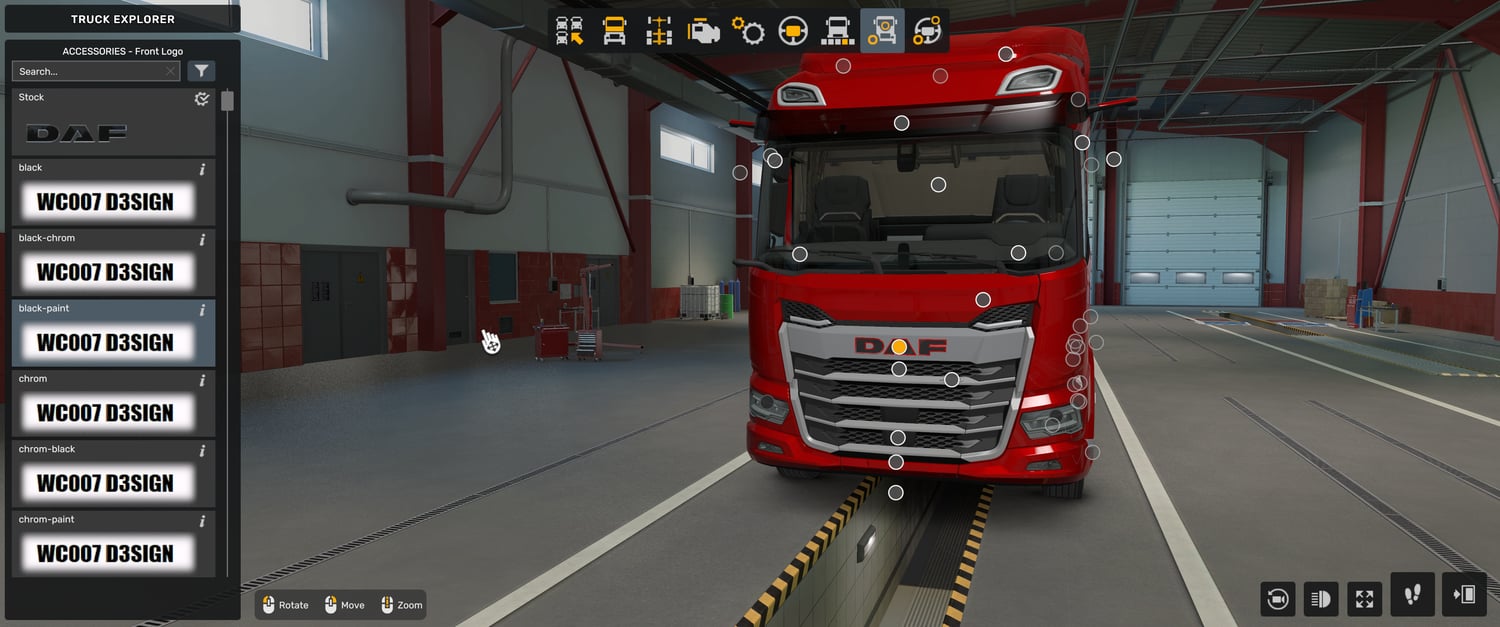Click the accessory search field
This screenshot has height=627, width=1500.
pos(90,71)
